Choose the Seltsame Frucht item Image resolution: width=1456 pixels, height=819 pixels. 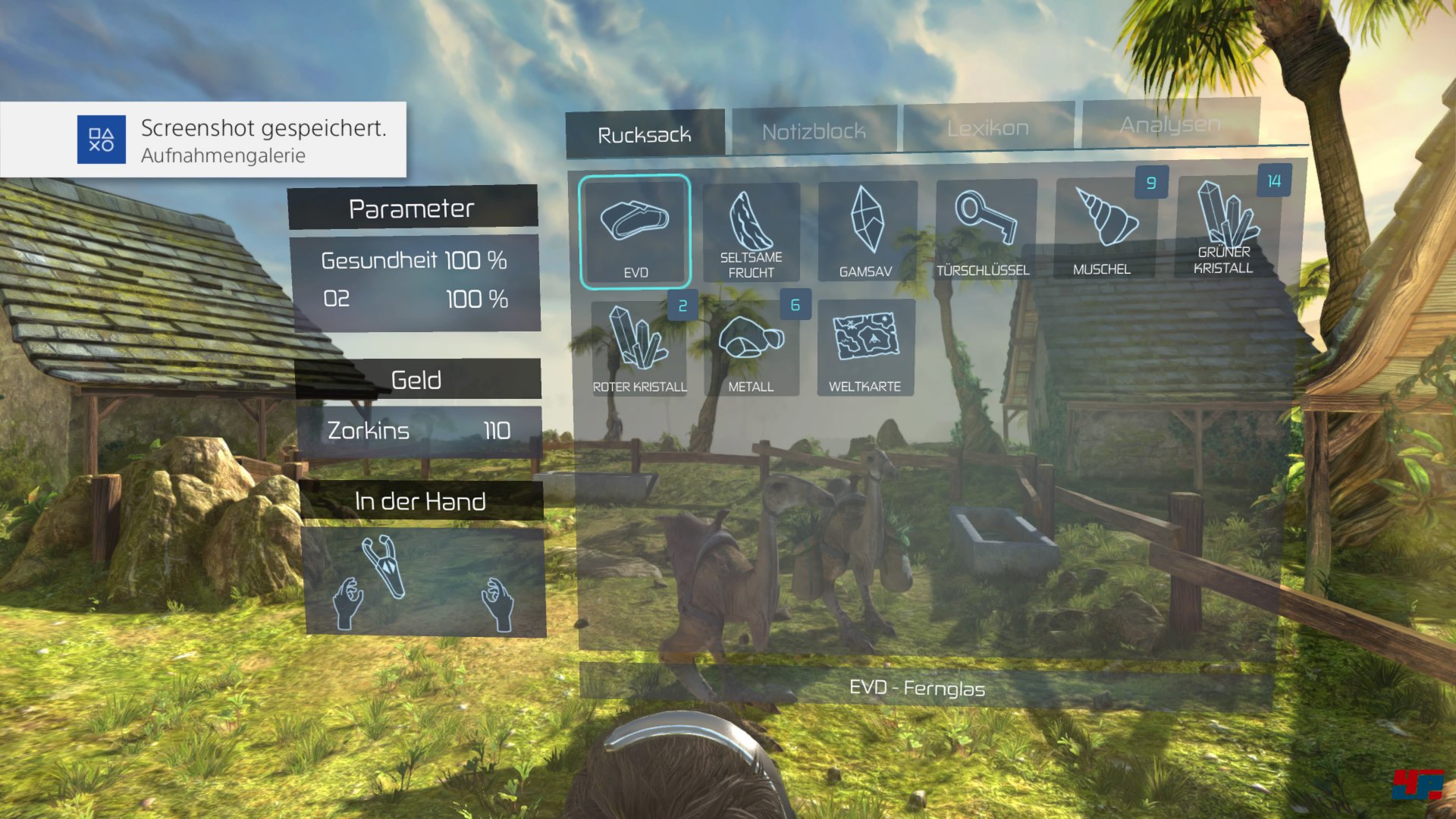click(751, 232)
